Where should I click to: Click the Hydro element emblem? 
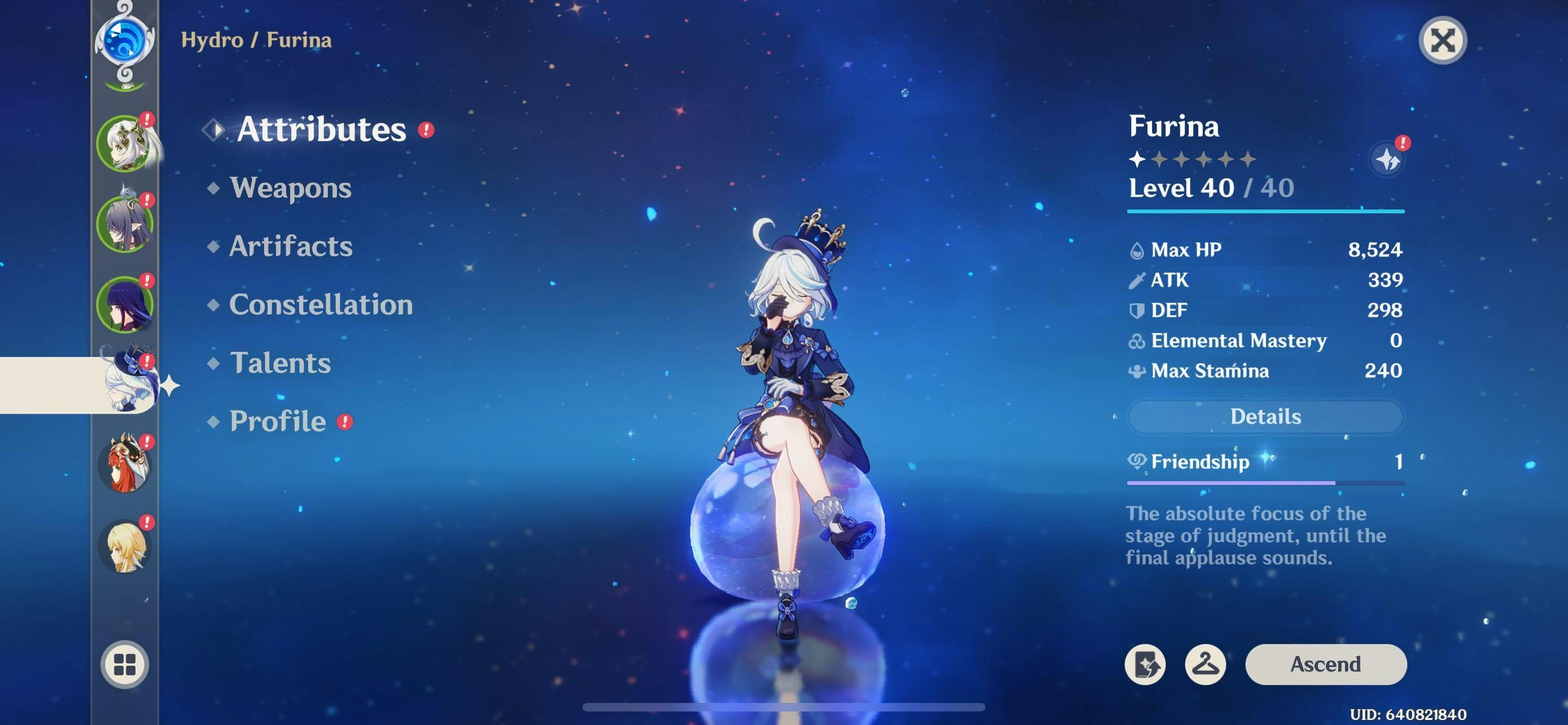pos(125,41)
